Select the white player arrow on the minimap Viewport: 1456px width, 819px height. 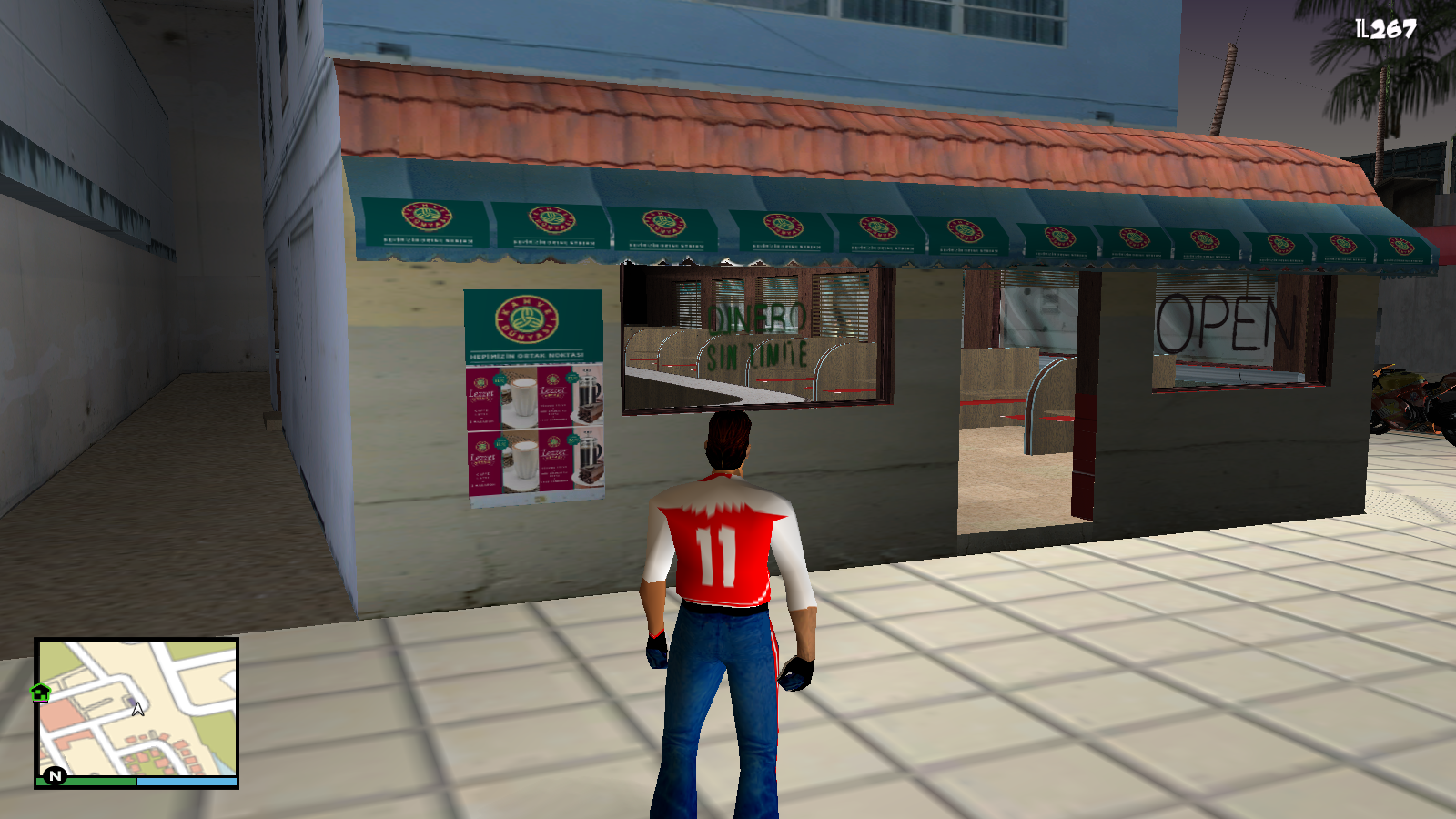(x=138, y=710)
